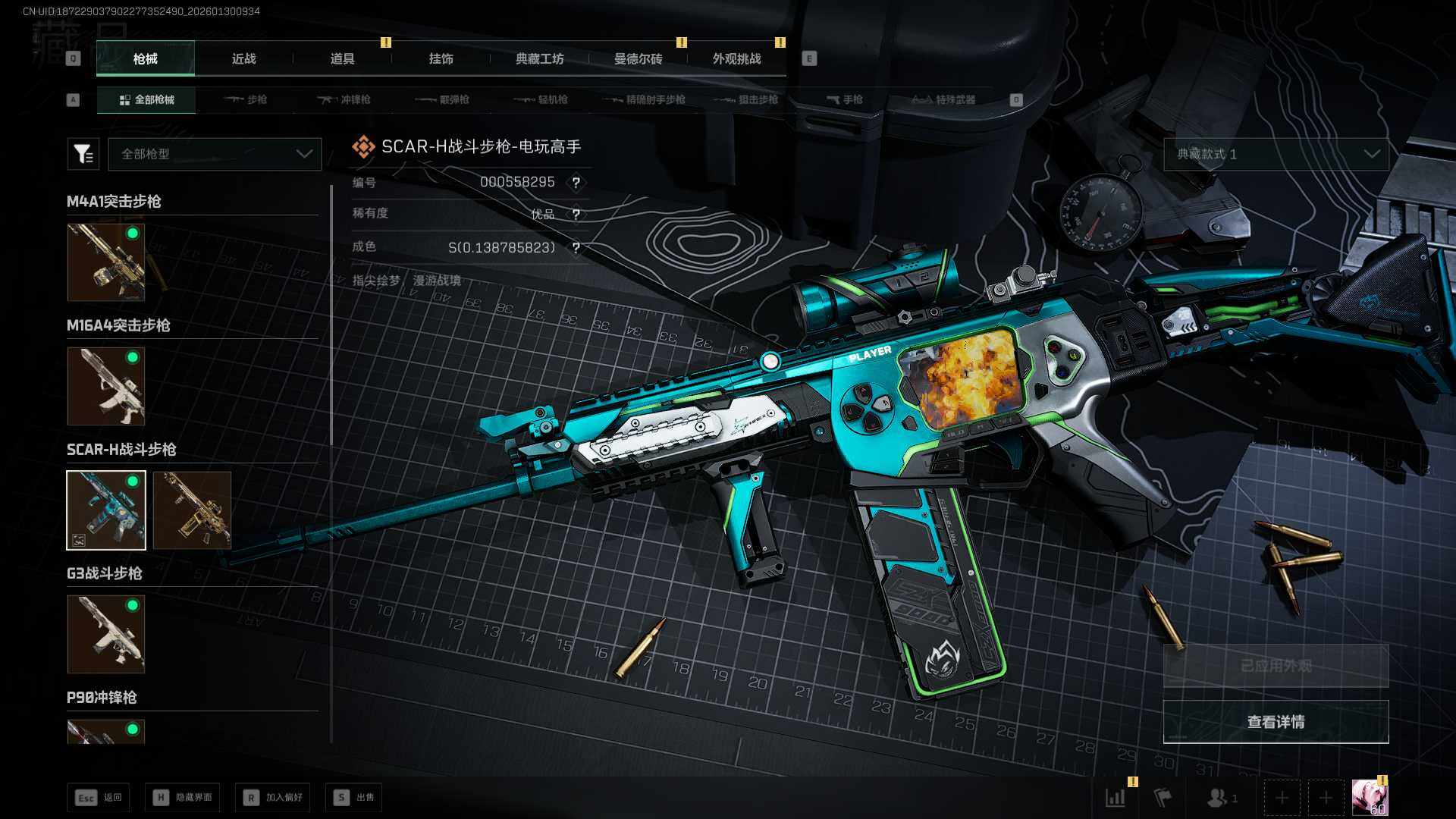Select the M4A1 skin thumbnail
This screenshot has height=819, width=1456.
(x=106, y=262)
